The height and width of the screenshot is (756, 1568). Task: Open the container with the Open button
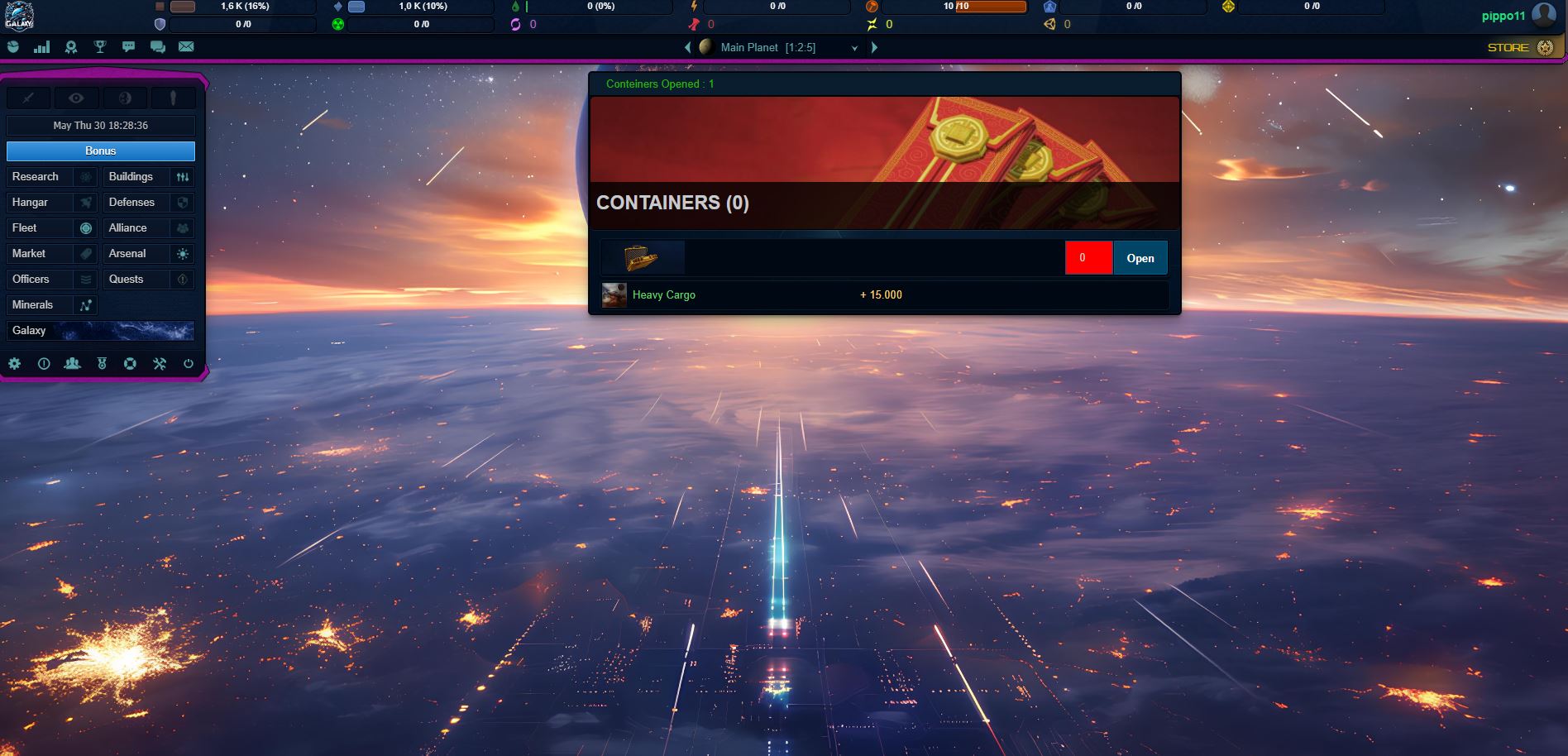point(1140,258)
